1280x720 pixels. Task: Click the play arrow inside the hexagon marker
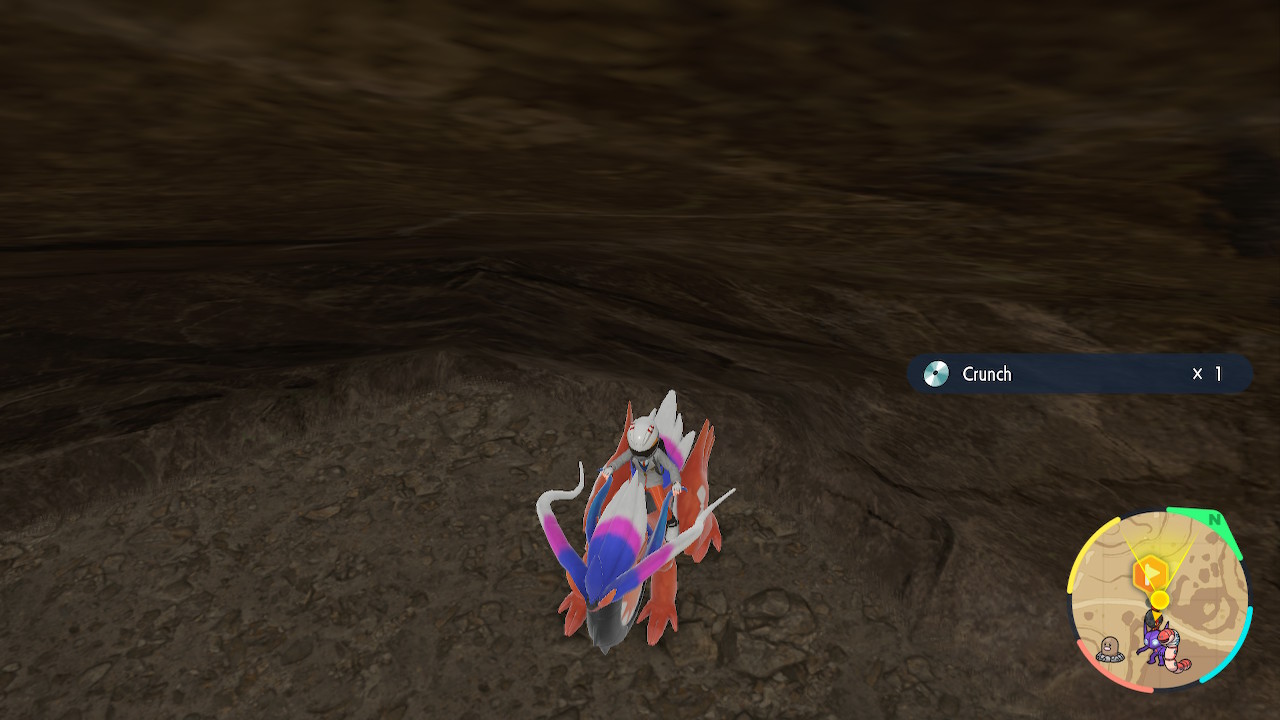1153,574
